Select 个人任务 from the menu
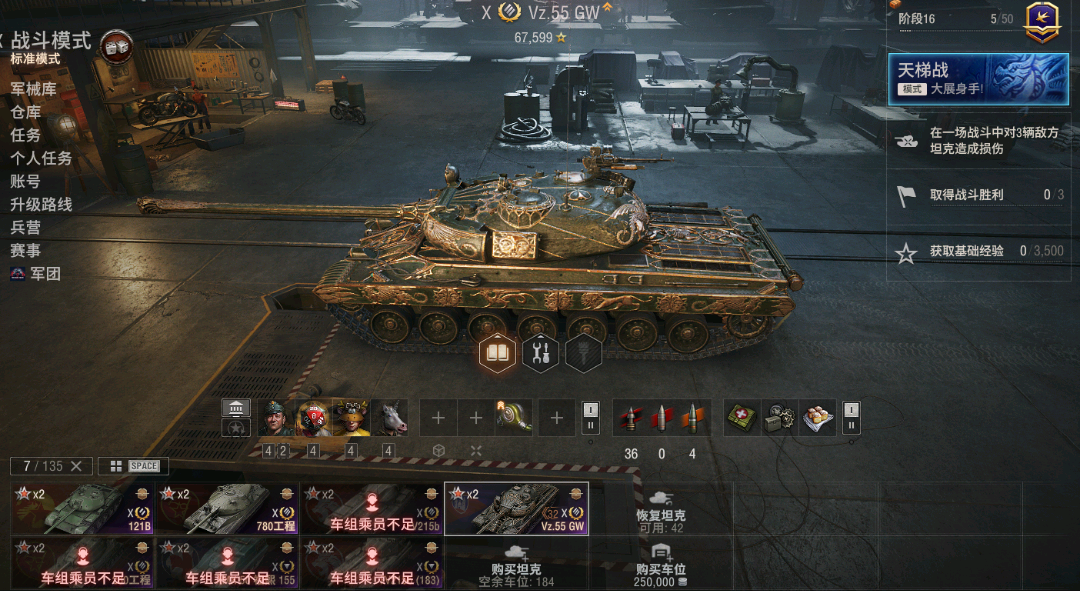Screen dimensions: 1080x591 point(41,158)
